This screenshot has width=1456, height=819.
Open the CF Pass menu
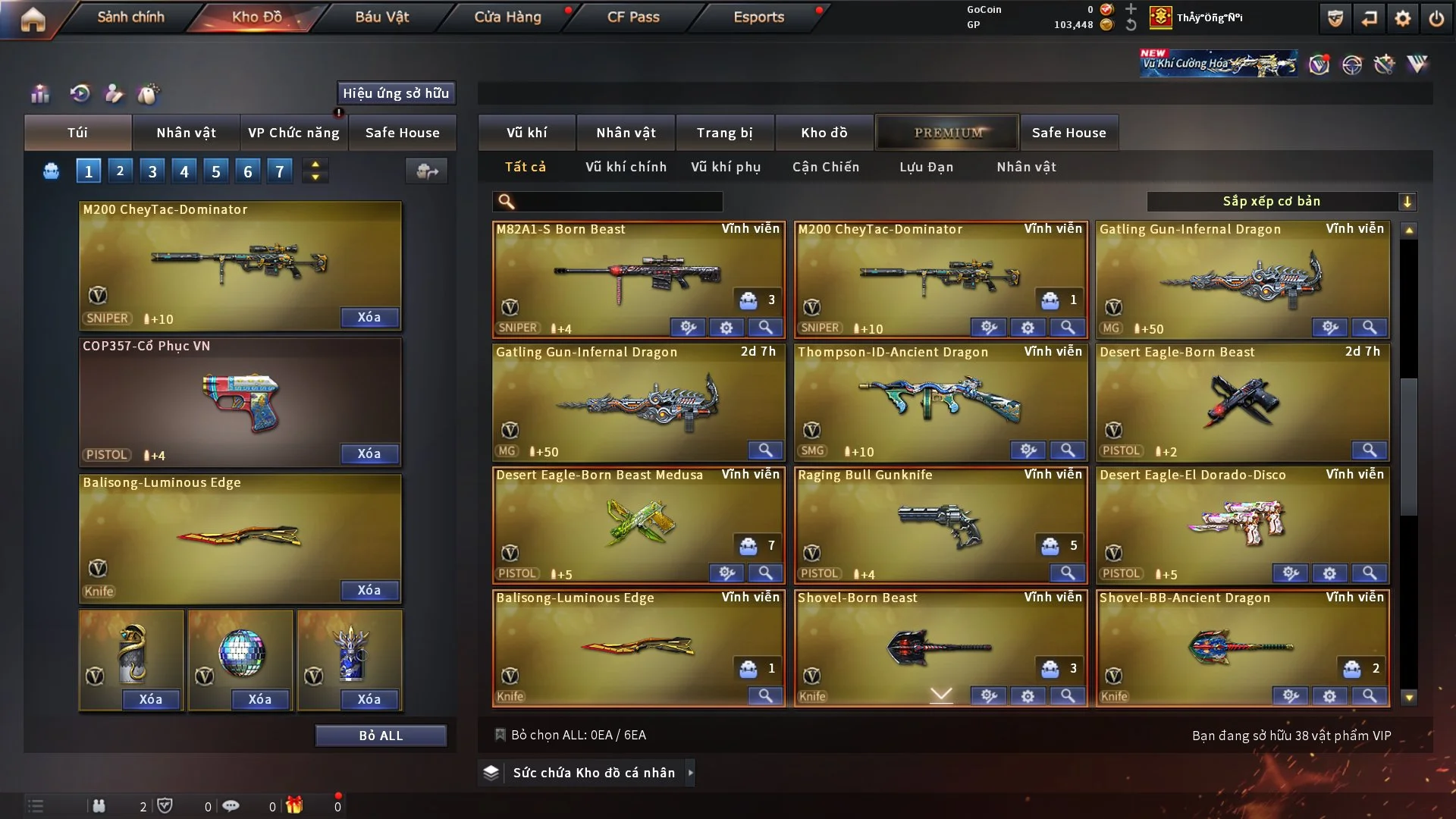(633, 17)
